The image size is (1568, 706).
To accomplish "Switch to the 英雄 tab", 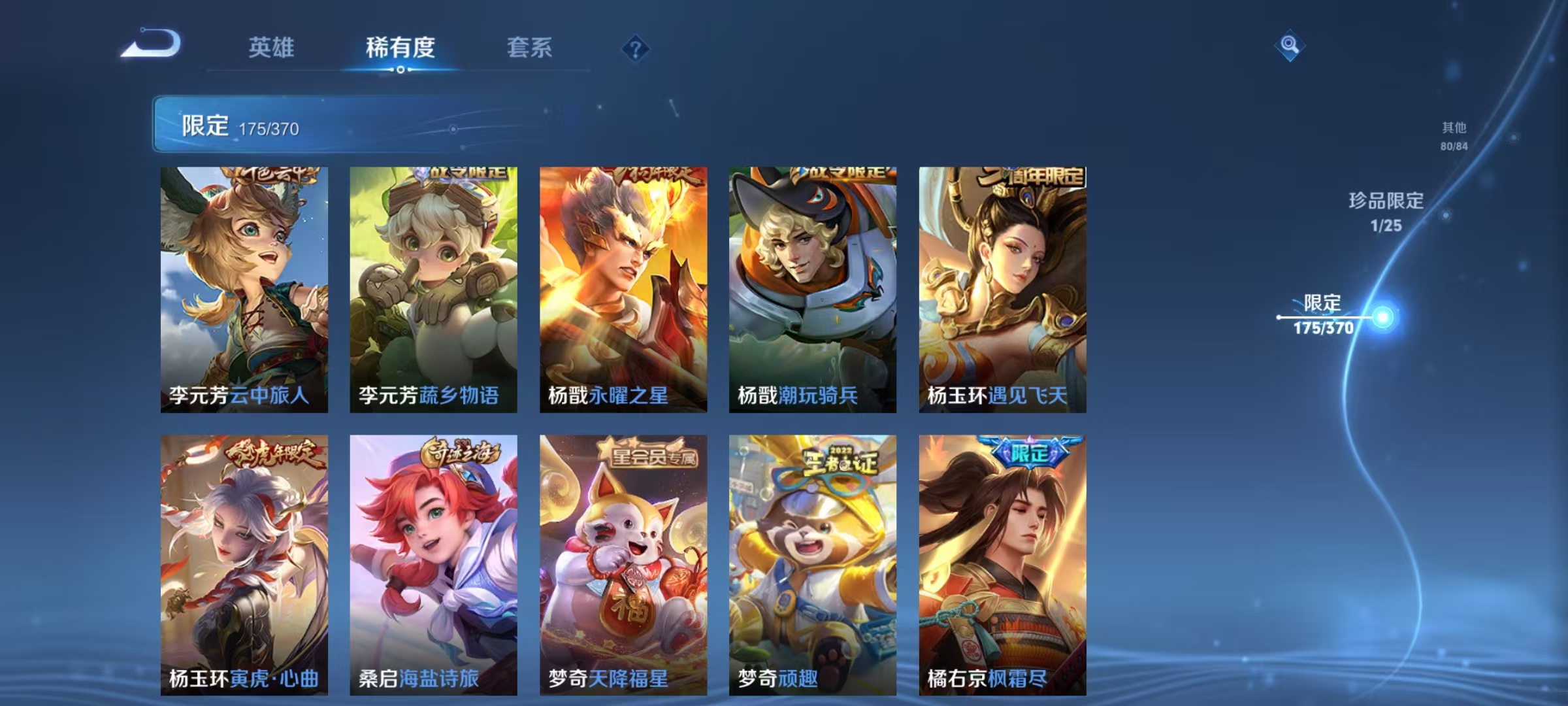I will (272, 48).
